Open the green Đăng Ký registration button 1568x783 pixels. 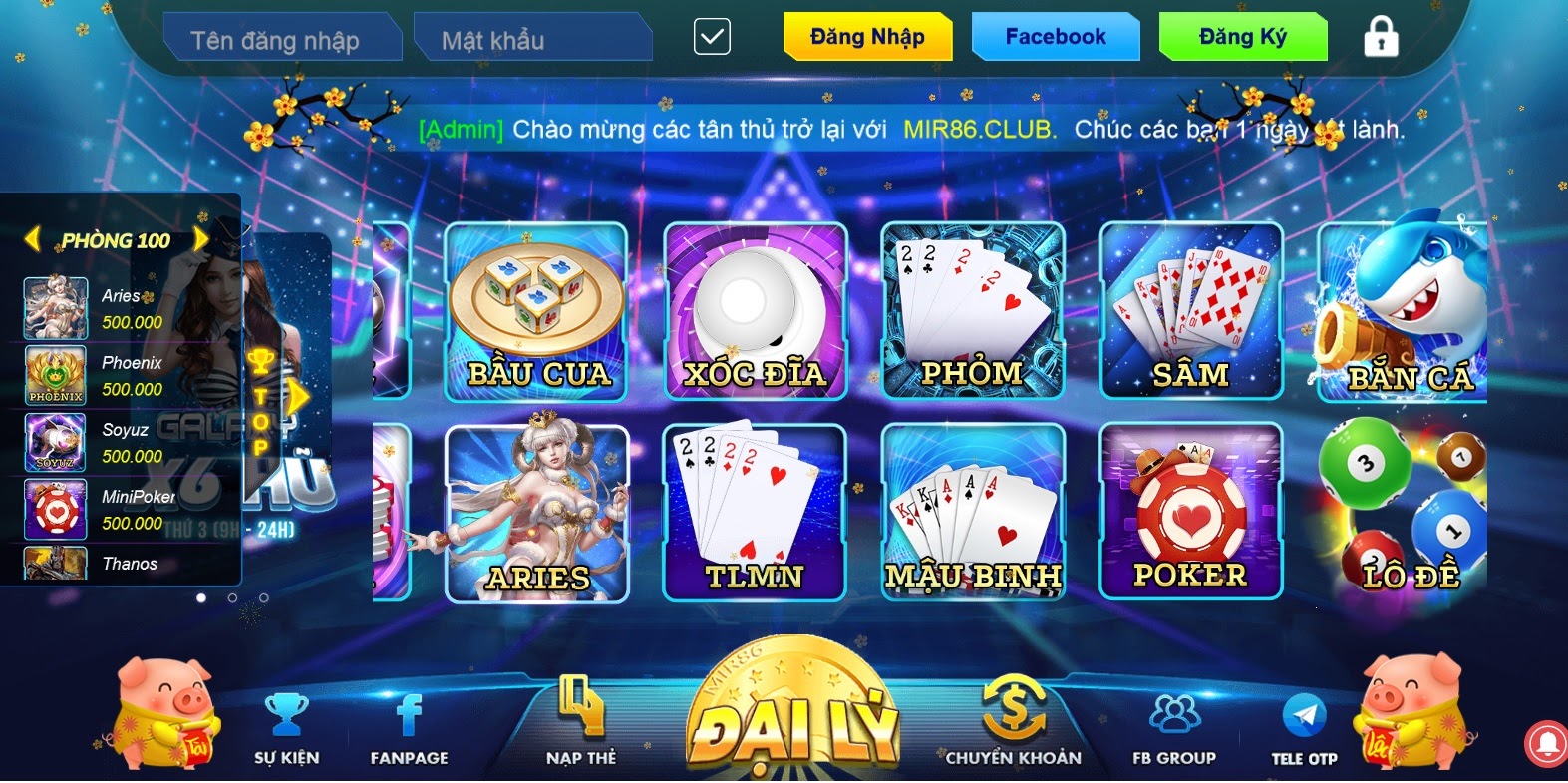pyautogui.click(x=1242, y=37)
